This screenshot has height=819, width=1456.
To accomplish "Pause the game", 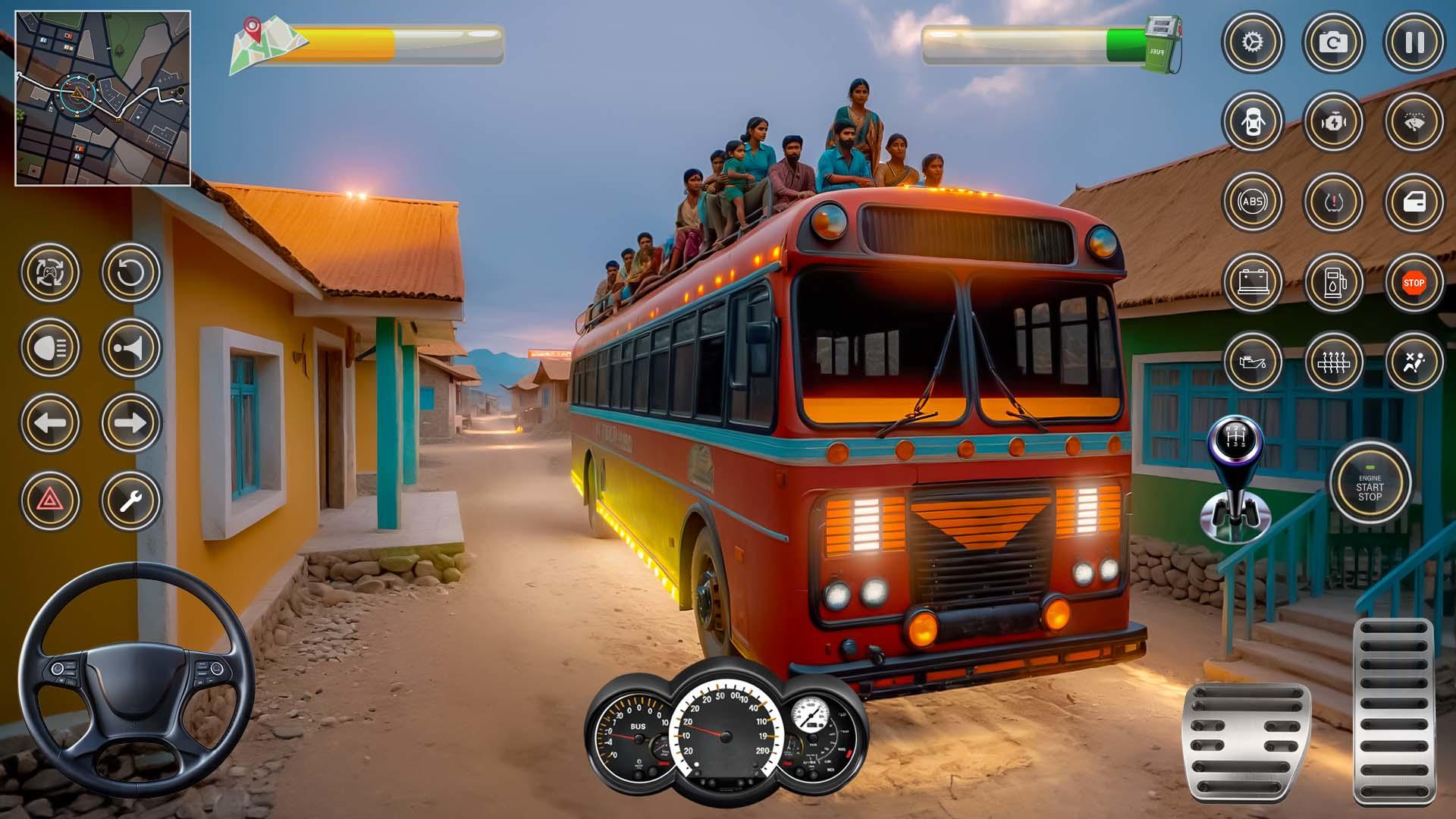I will click(1414, 42).
